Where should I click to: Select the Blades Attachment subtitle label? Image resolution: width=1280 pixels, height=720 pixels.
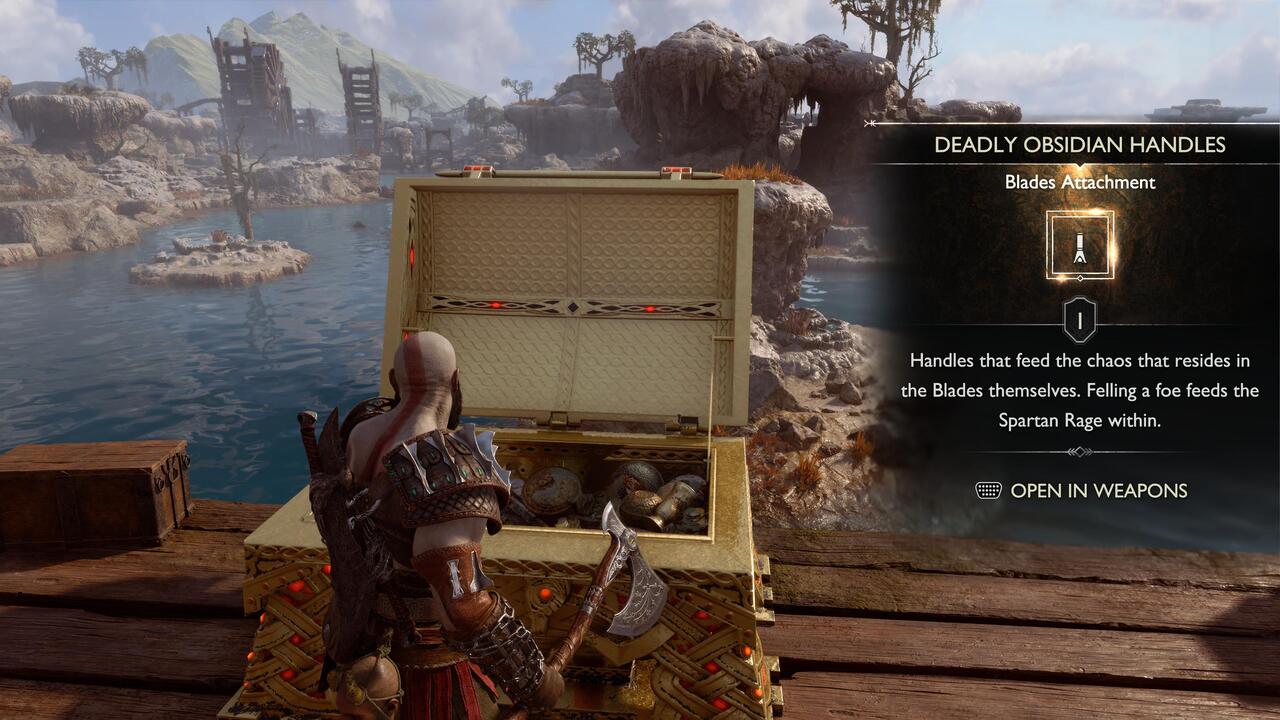click(1080, 182)
